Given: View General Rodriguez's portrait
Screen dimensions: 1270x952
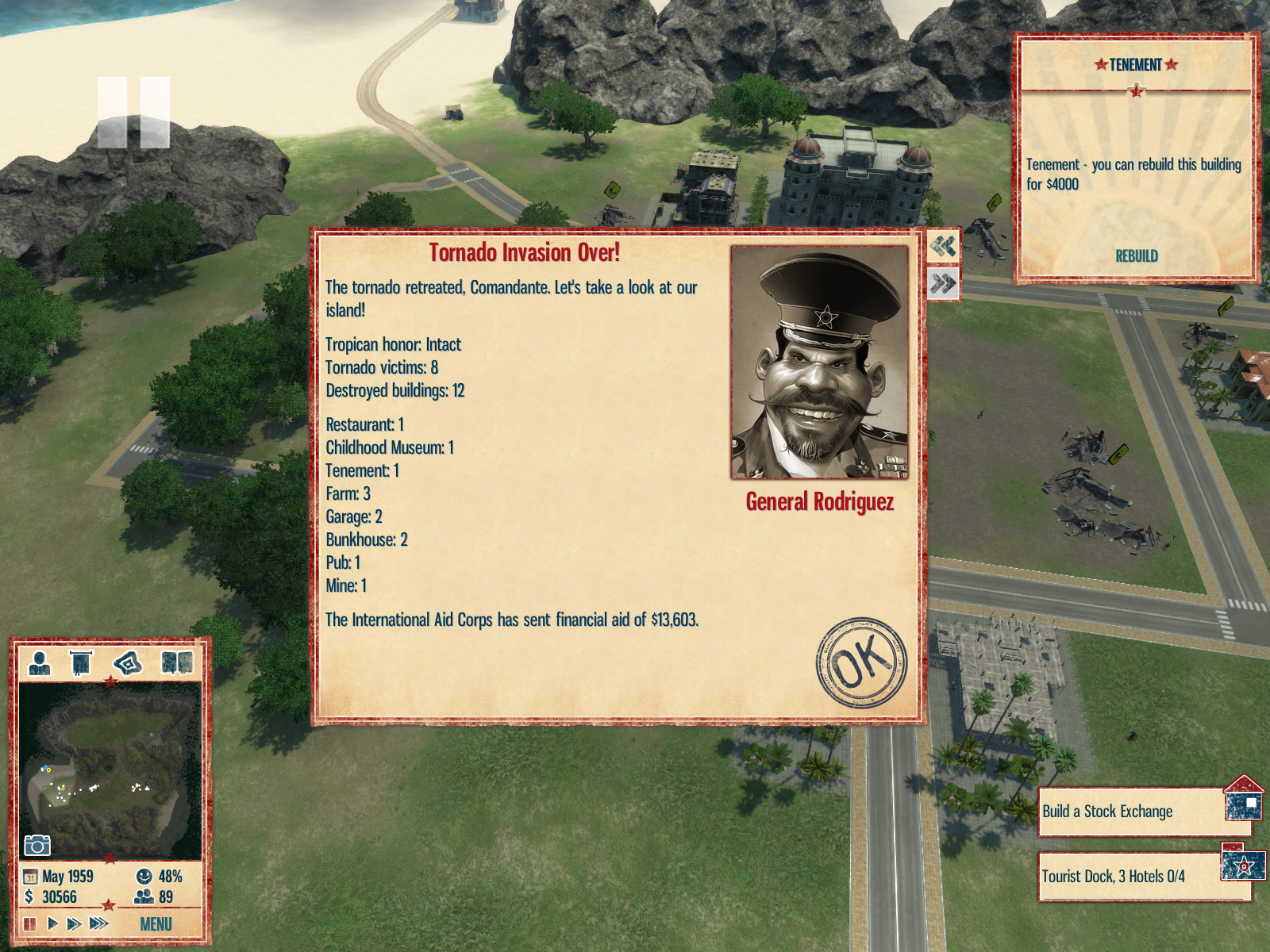Looking at the screenshot, I should click(x=819, y=363).
